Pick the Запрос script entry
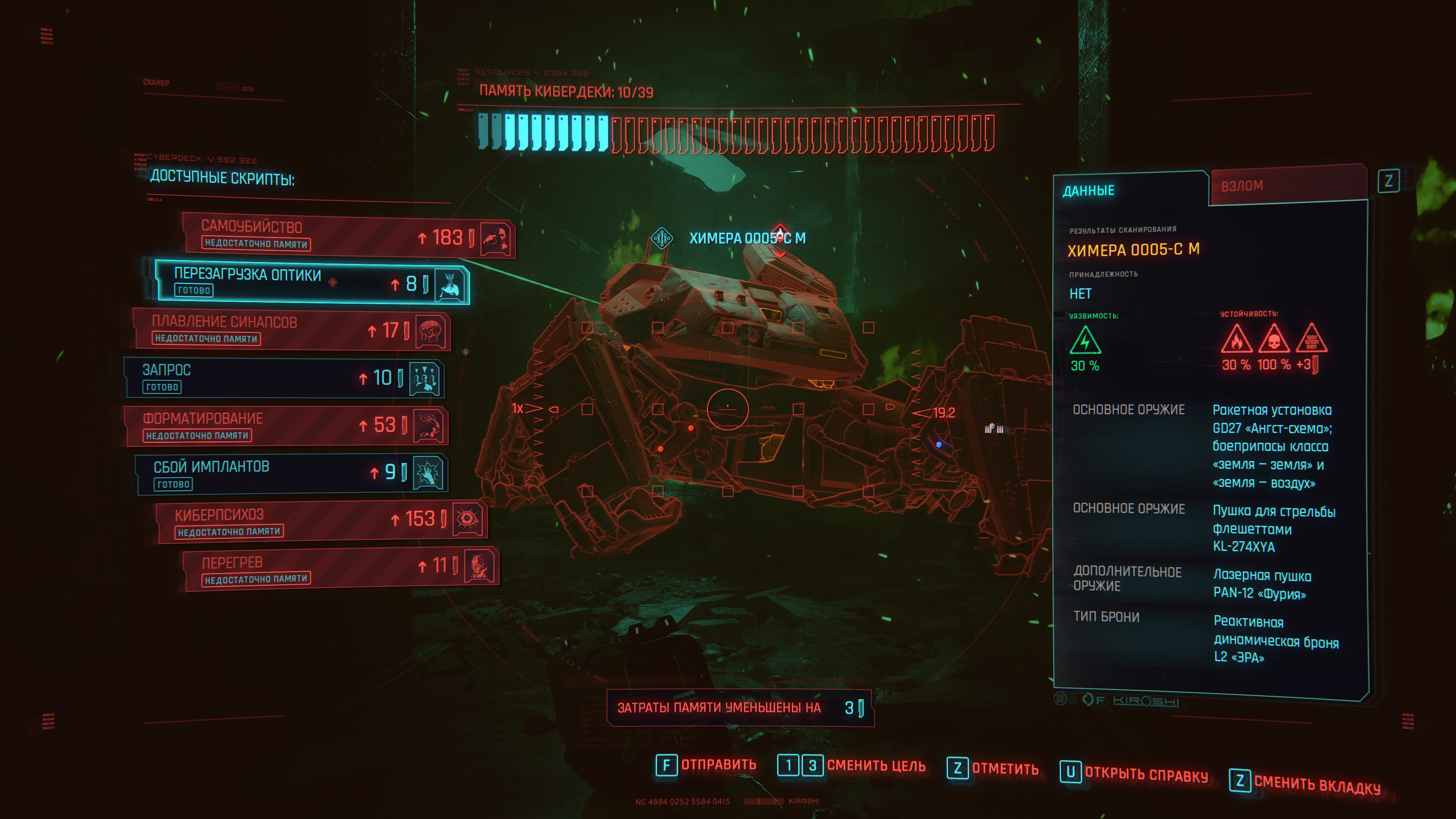 coord(283,377)
